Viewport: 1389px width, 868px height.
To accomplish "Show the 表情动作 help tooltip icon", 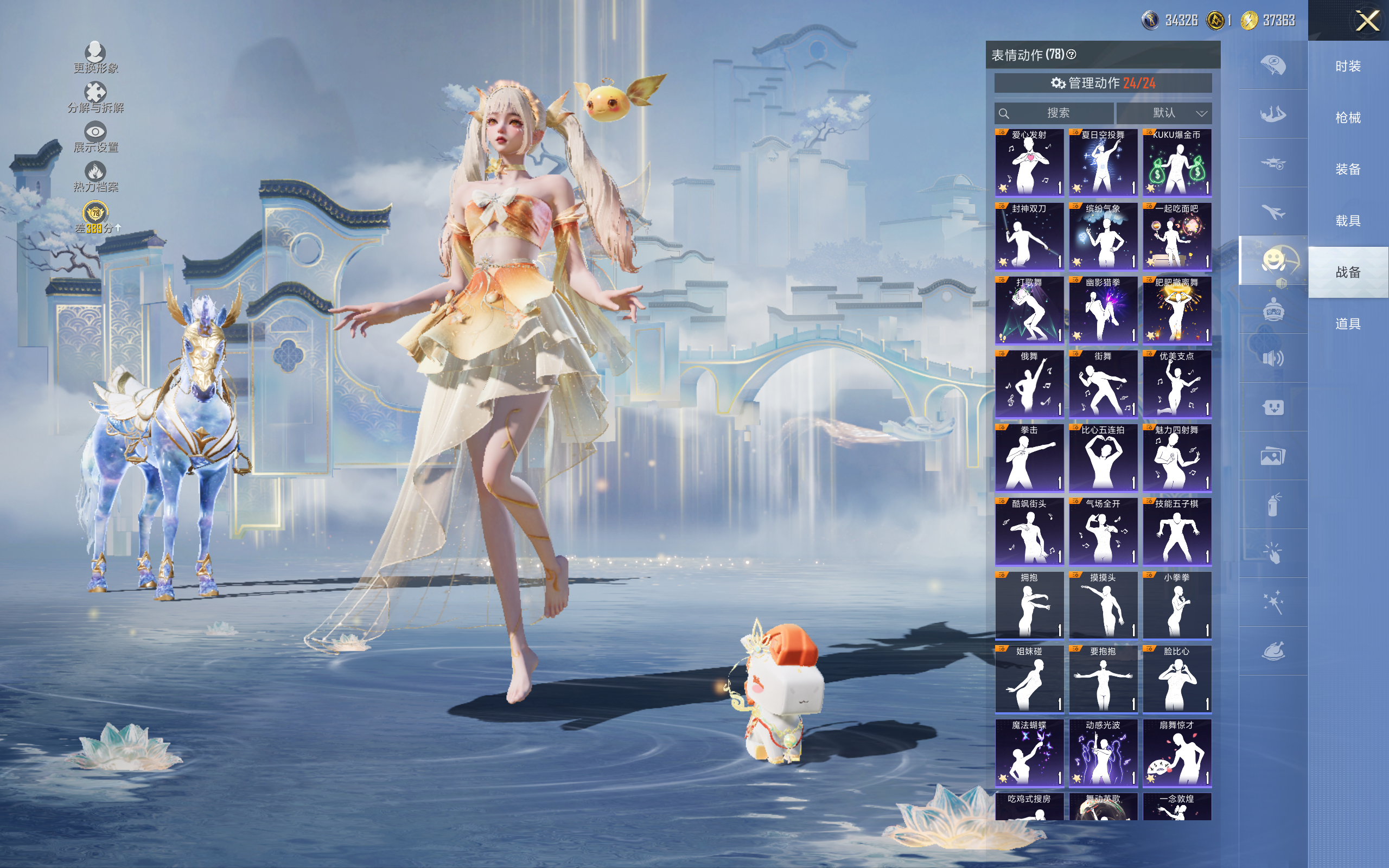I will [x=1071, y=55].
